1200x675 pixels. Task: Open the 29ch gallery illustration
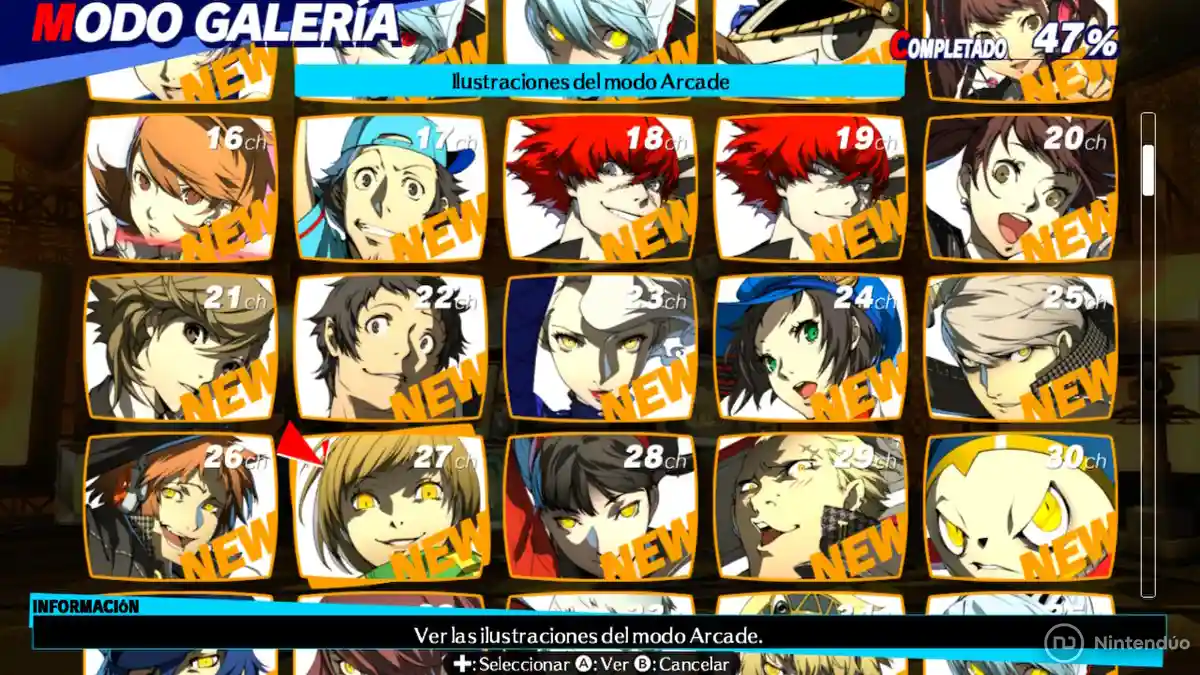[x=810, y=507]
